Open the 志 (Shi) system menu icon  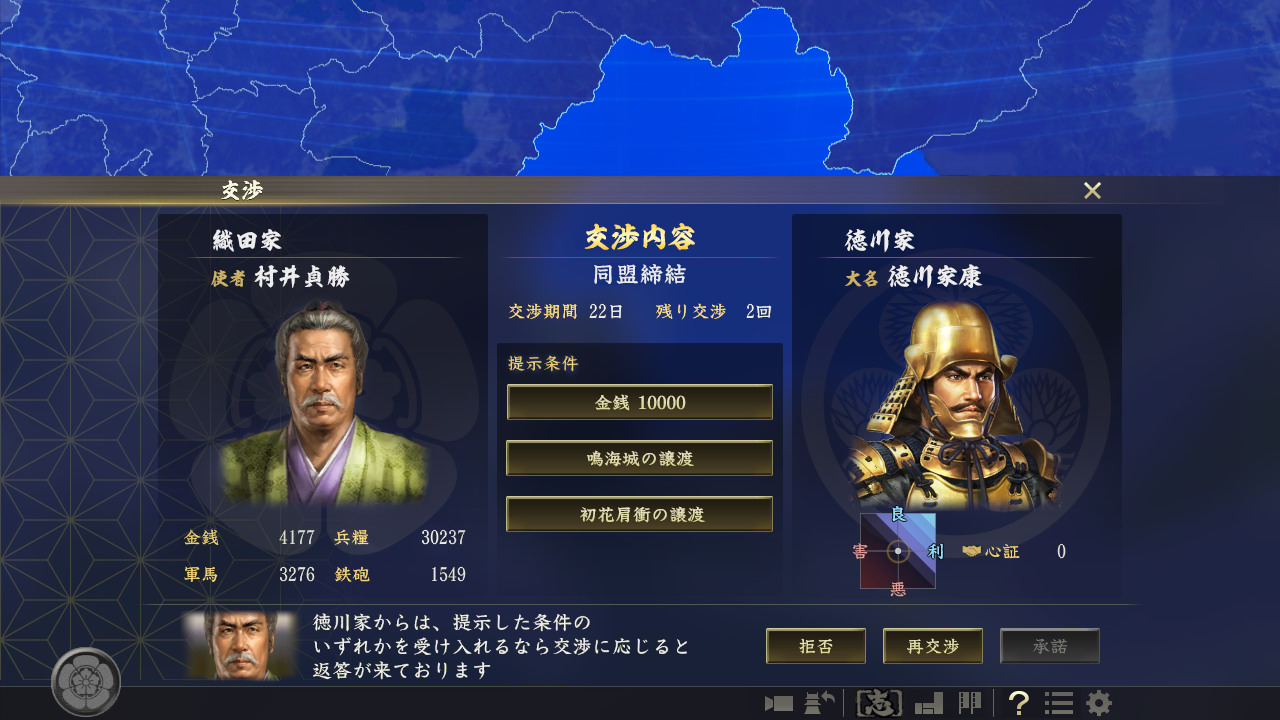[879, 703]
